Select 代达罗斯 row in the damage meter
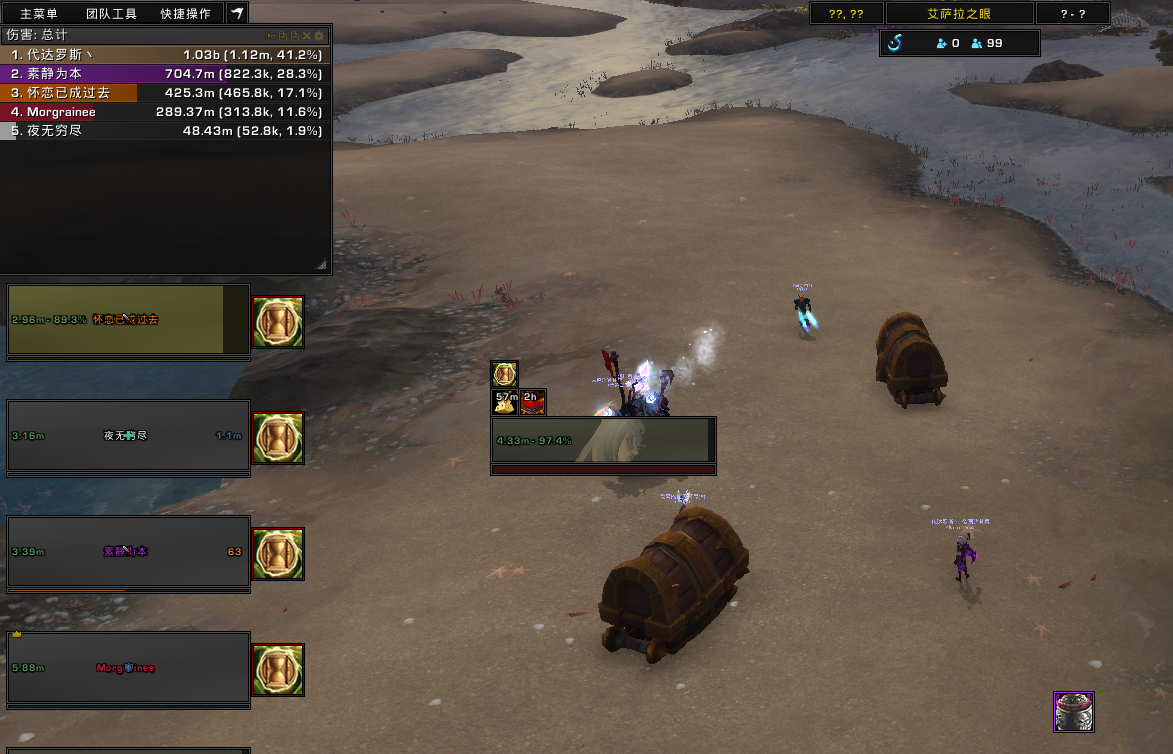 coord(166,55)
